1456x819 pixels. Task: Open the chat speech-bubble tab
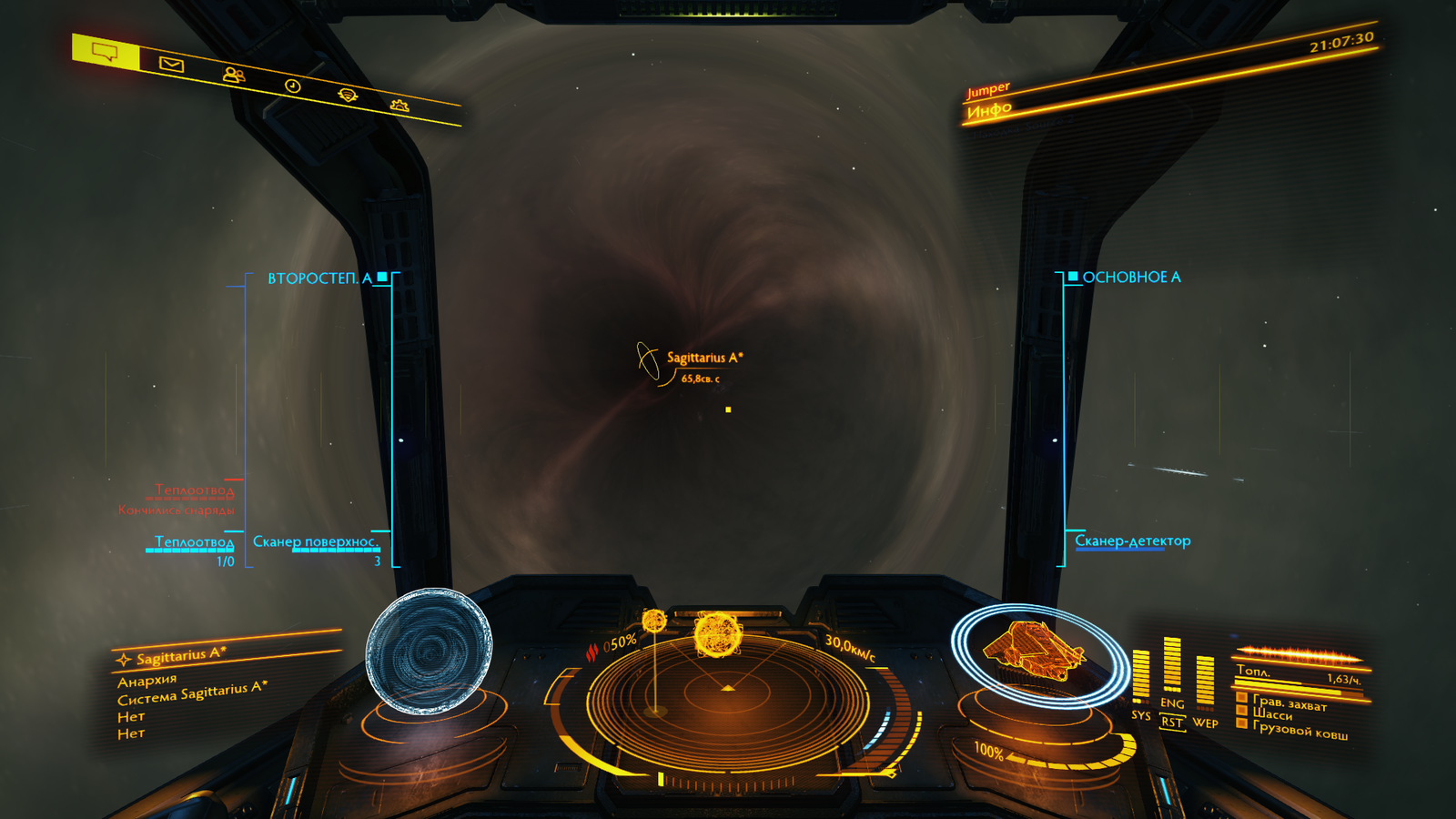106,53
